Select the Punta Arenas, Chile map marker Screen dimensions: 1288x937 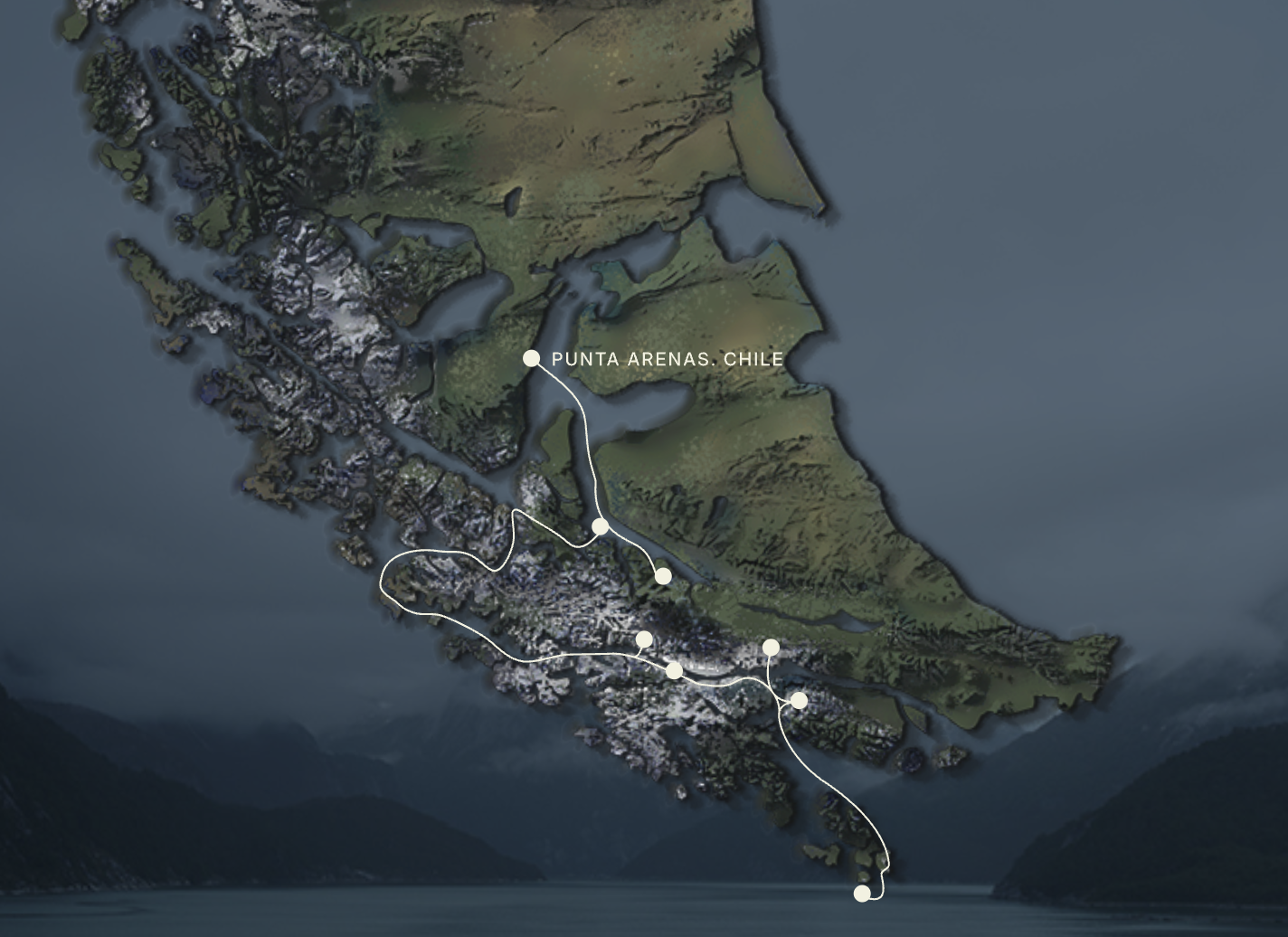click(531, 359)
